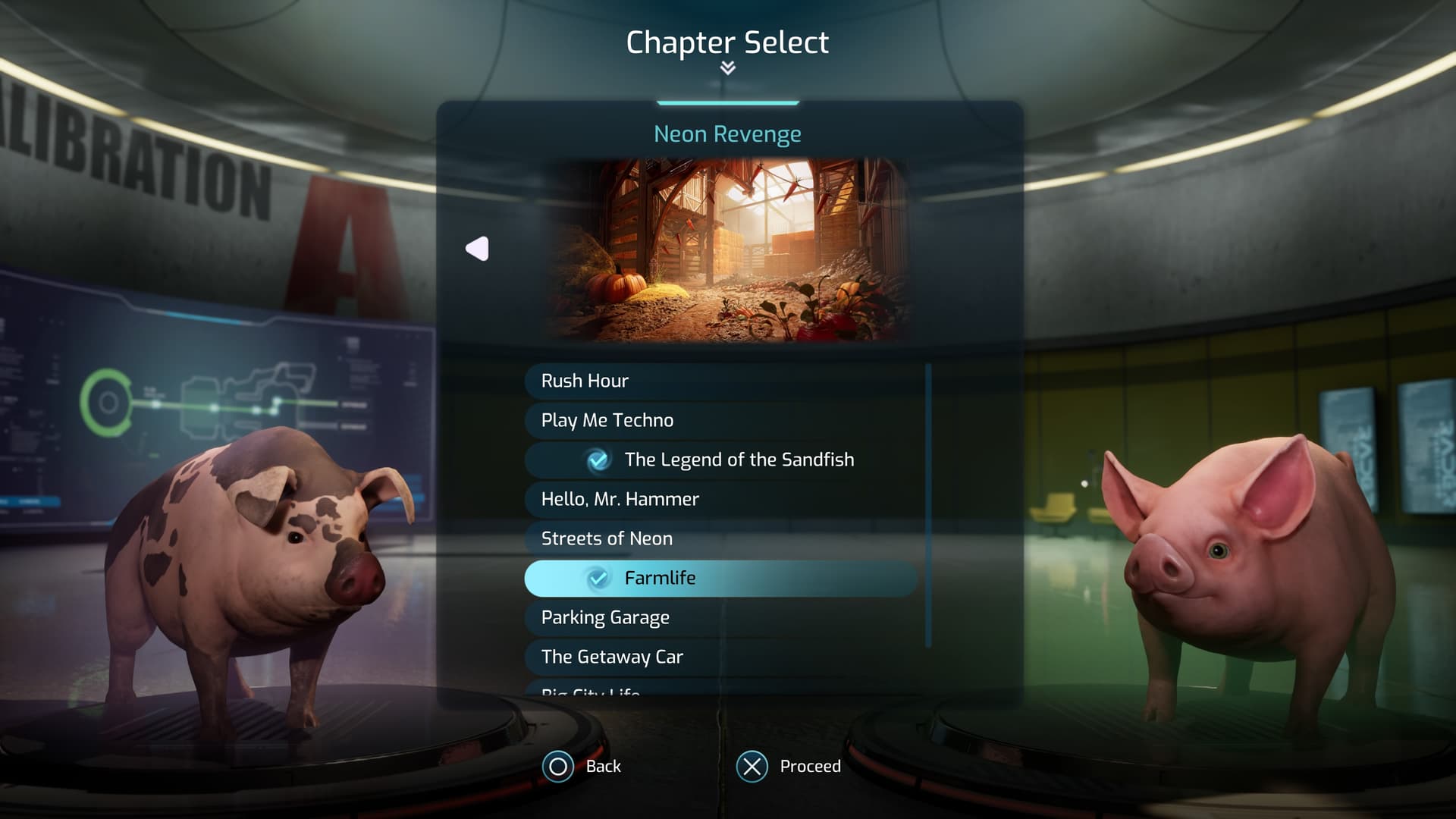Screen dimensions: 1456x819
Task: Select The Legend of the Sandfish
Action: point(720,460)
